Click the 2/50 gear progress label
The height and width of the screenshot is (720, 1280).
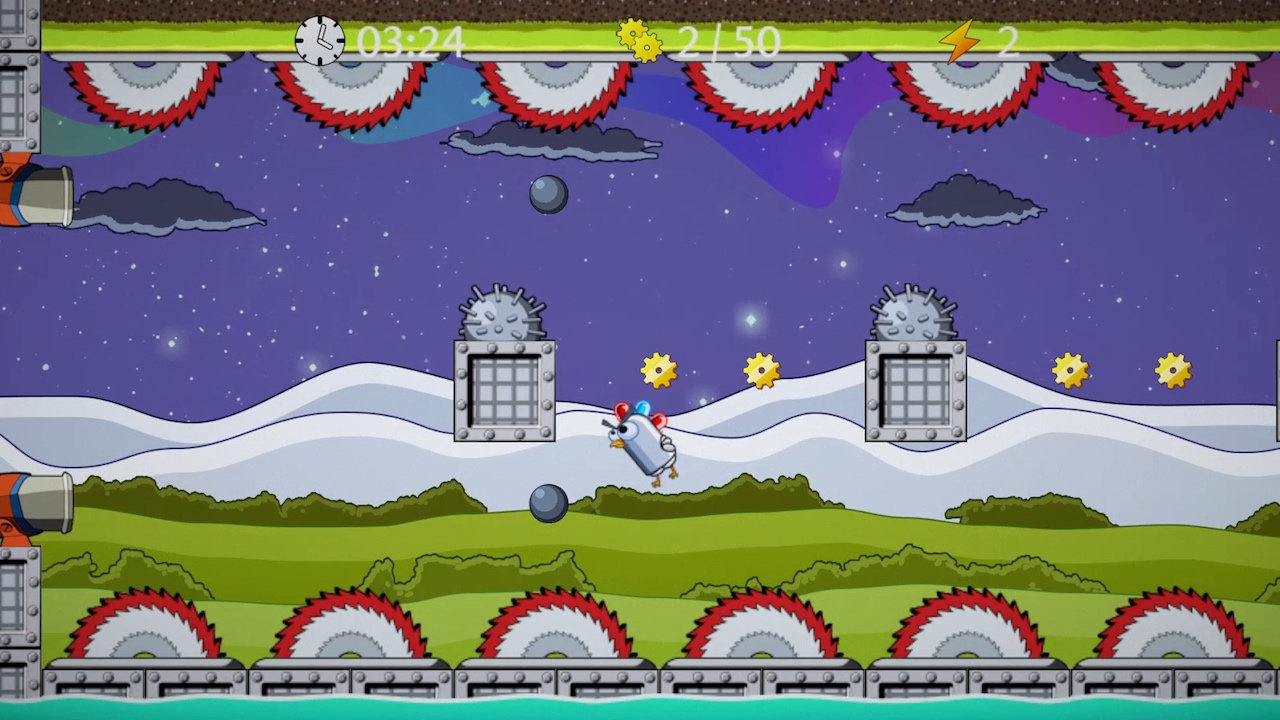coord(728,42)
